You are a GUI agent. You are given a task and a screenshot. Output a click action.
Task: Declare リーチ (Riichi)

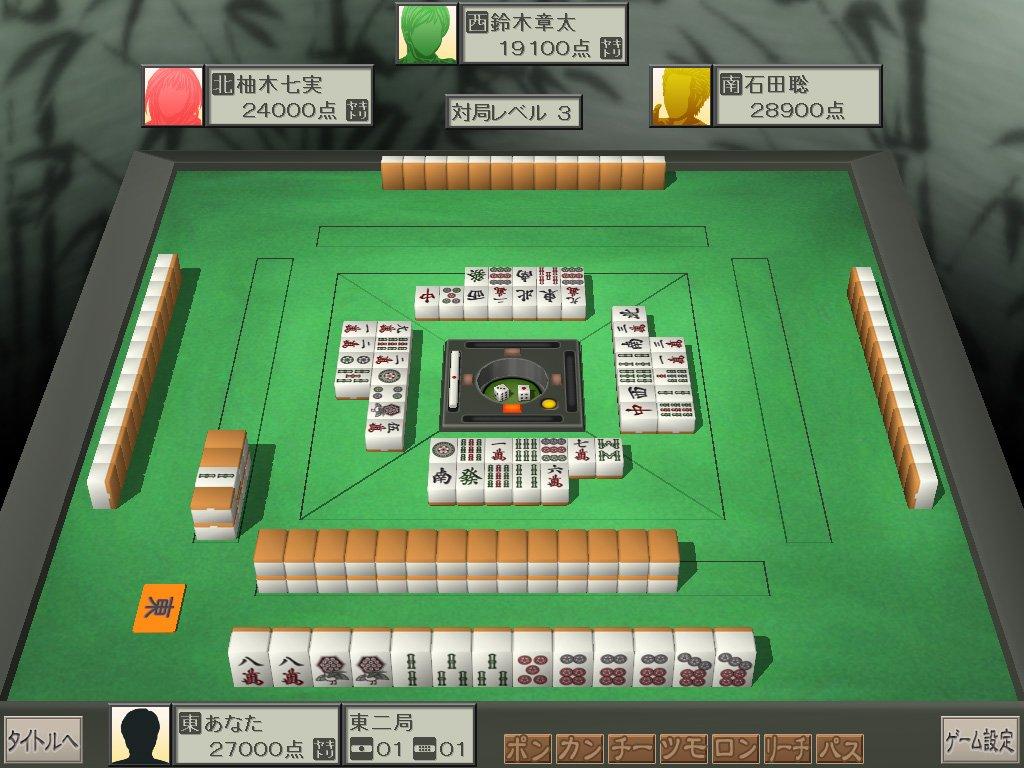point(787,749)
